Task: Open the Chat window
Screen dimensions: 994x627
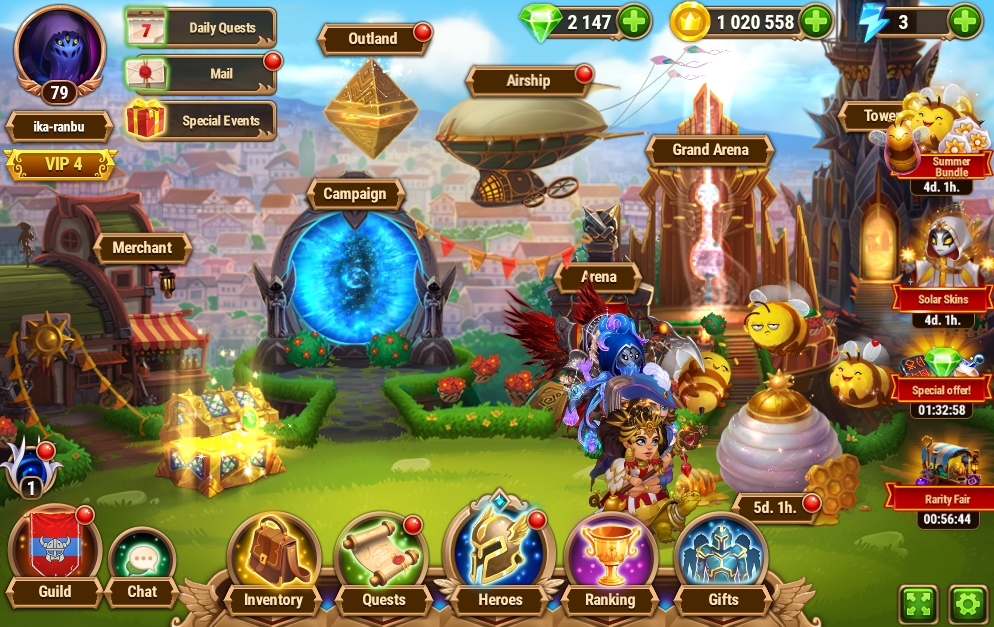Action: [142, 564]
